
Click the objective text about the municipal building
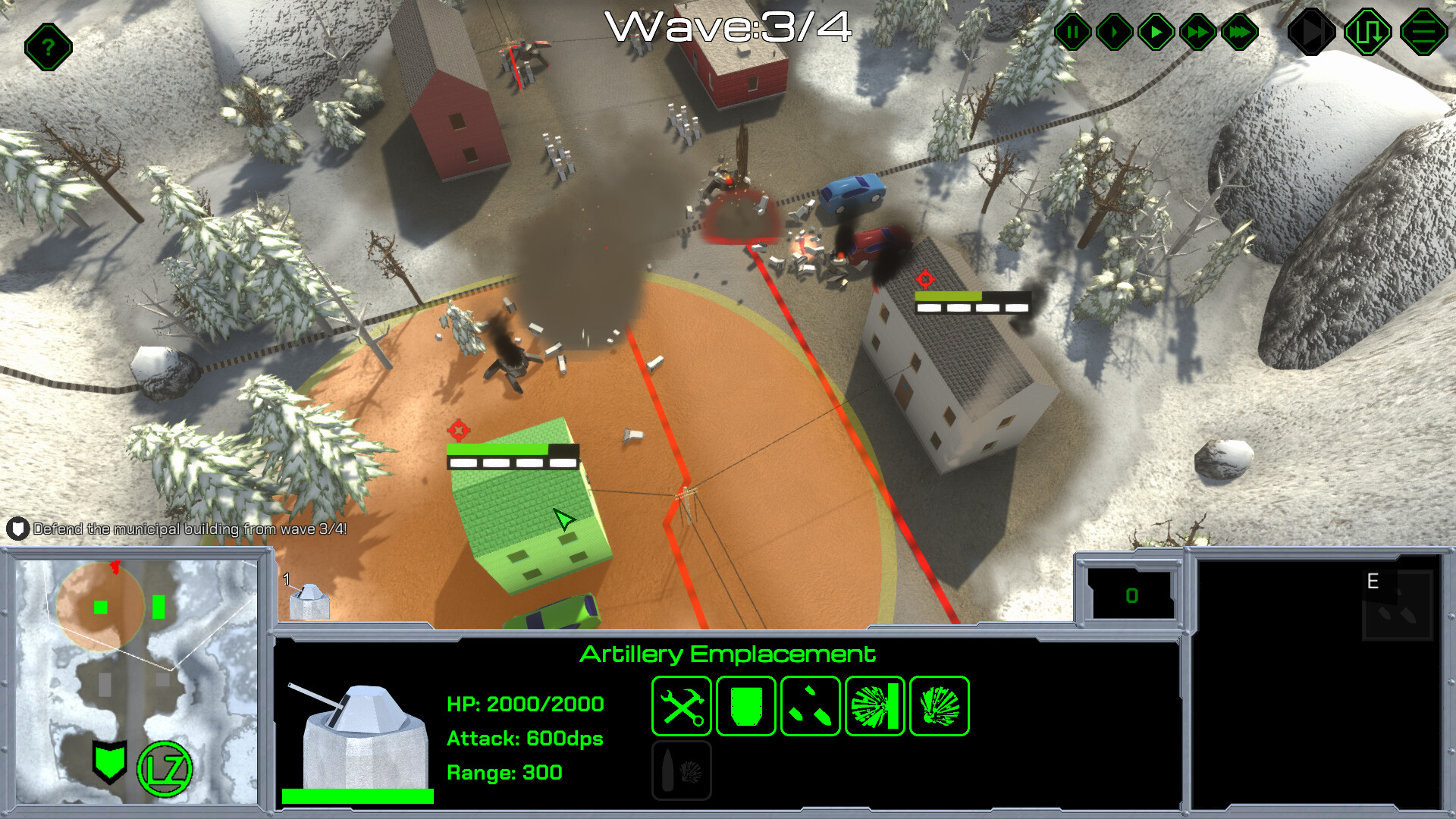(x=190, y=529)
